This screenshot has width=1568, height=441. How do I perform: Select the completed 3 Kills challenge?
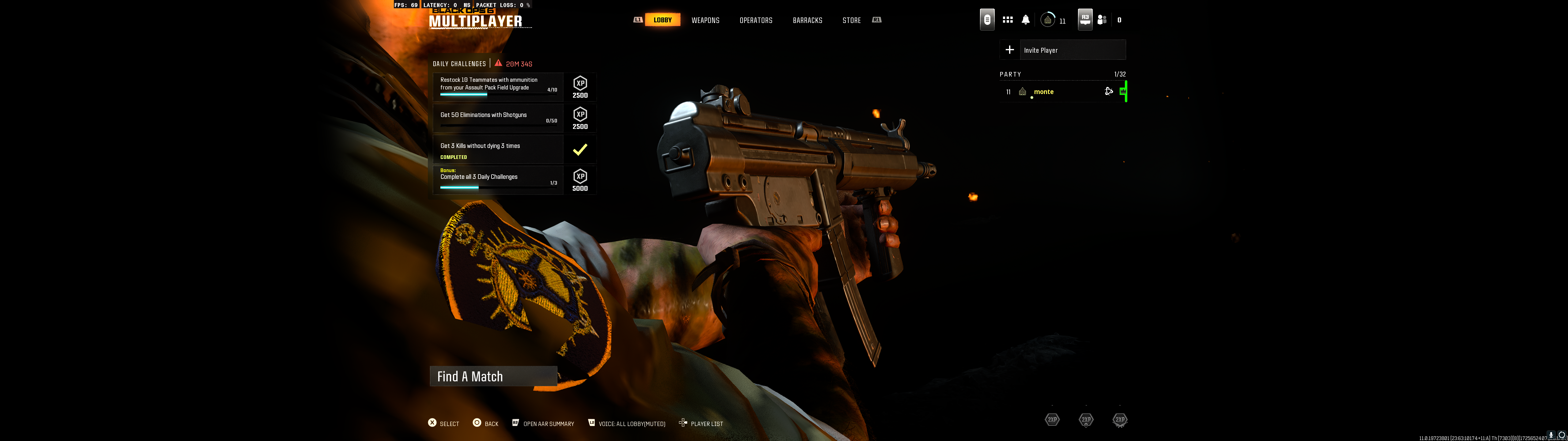498,150
